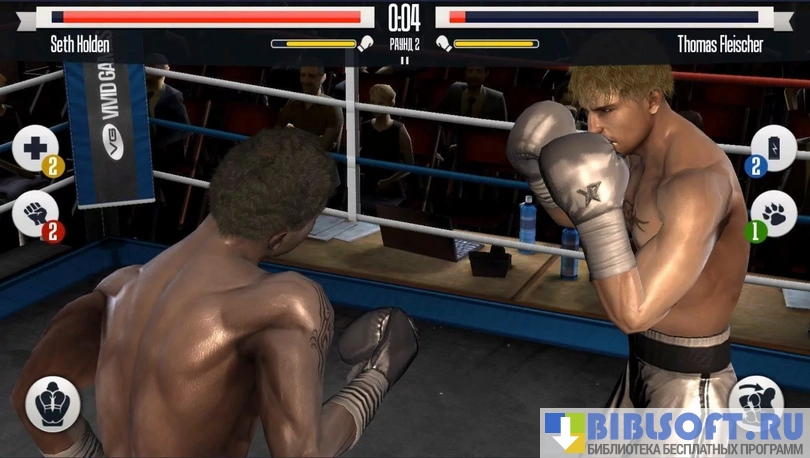The image size is (810, 458).
Task: Activate the raised fist power-up
Action: (36, 213)
